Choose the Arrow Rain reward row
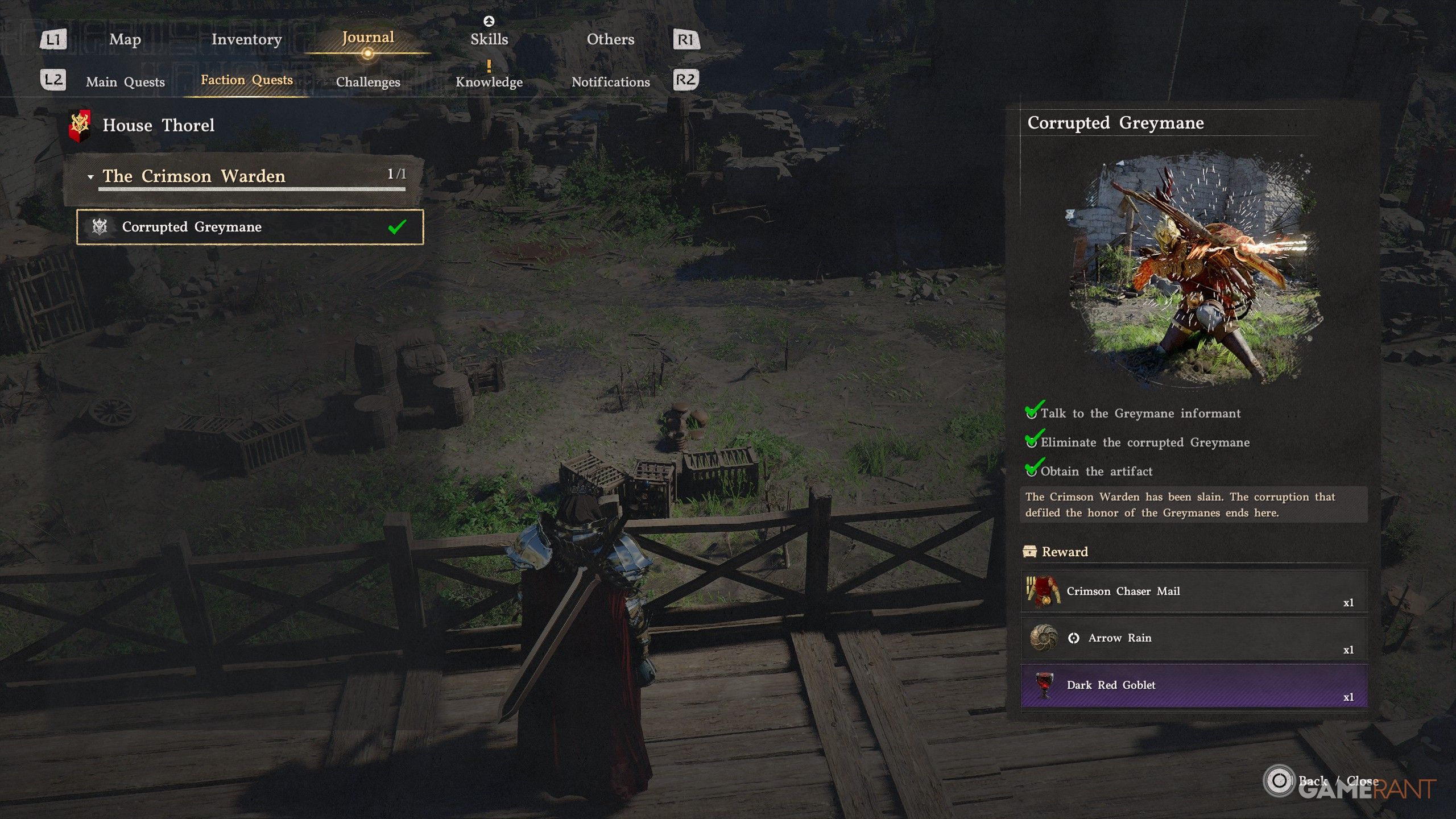 tap(1194, 638)
